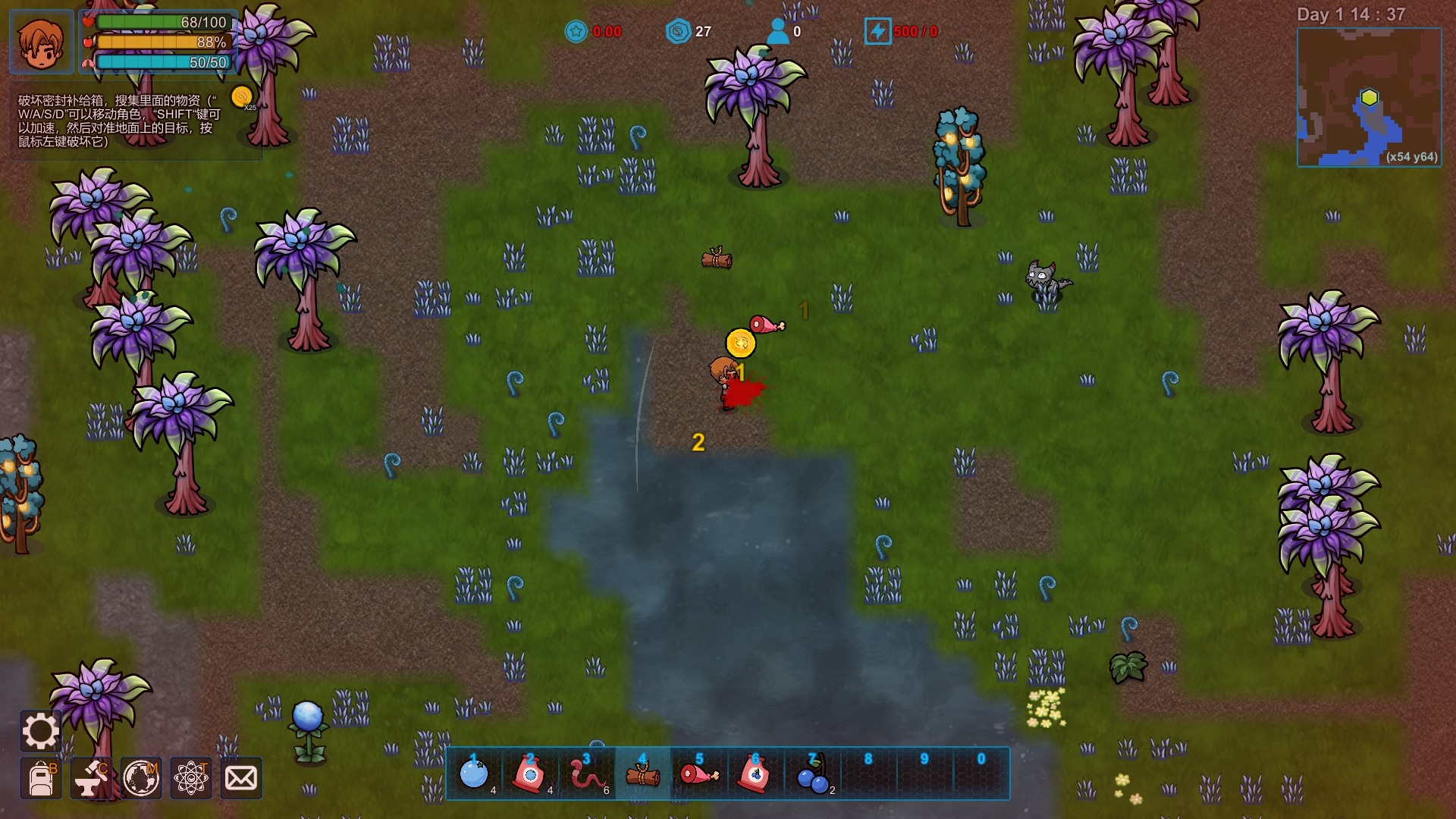This screenshot has width=1456, height=819.
Task: Open the envelope mail icon
Action: pos(241,778)
